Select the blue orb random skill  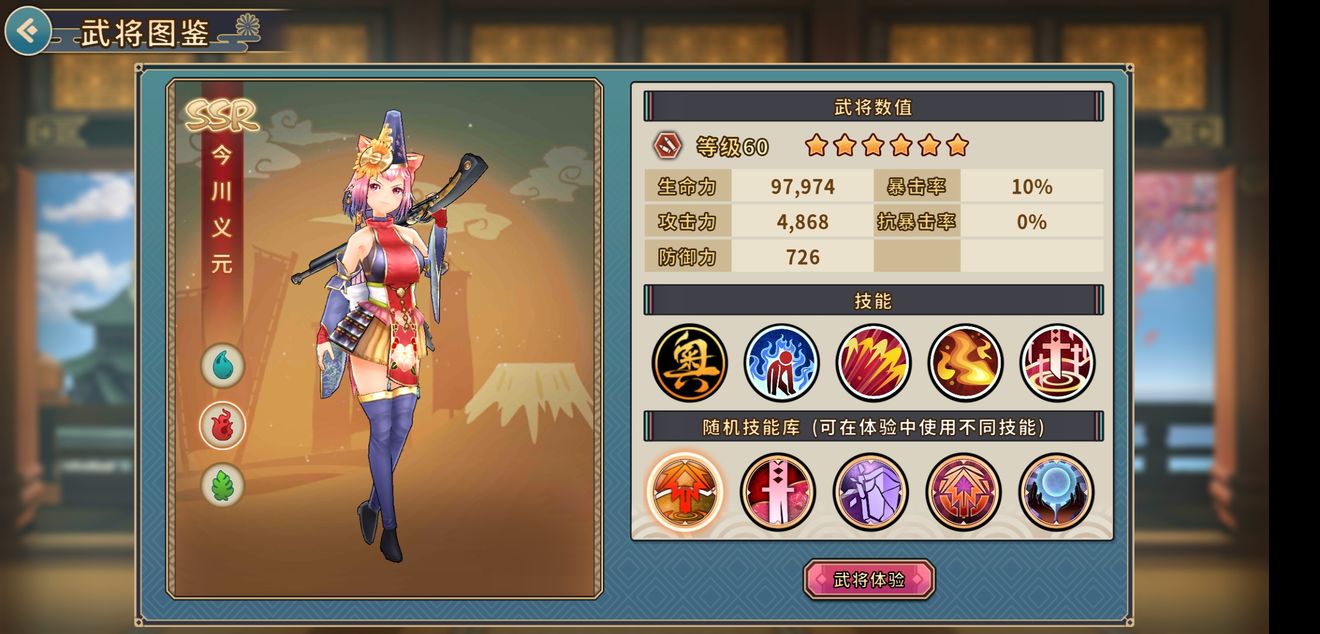(x=1056, y=491)
